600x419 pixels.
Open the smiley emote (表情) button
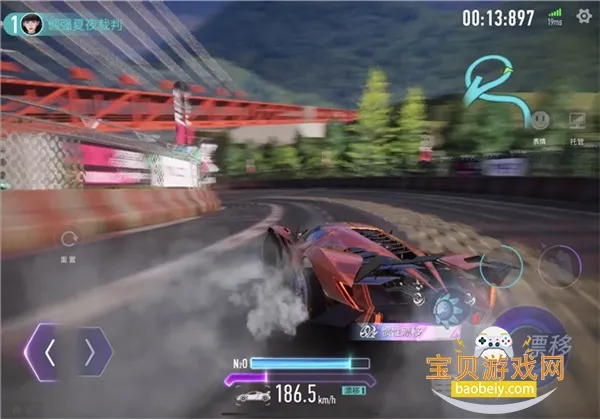point(540,119)
